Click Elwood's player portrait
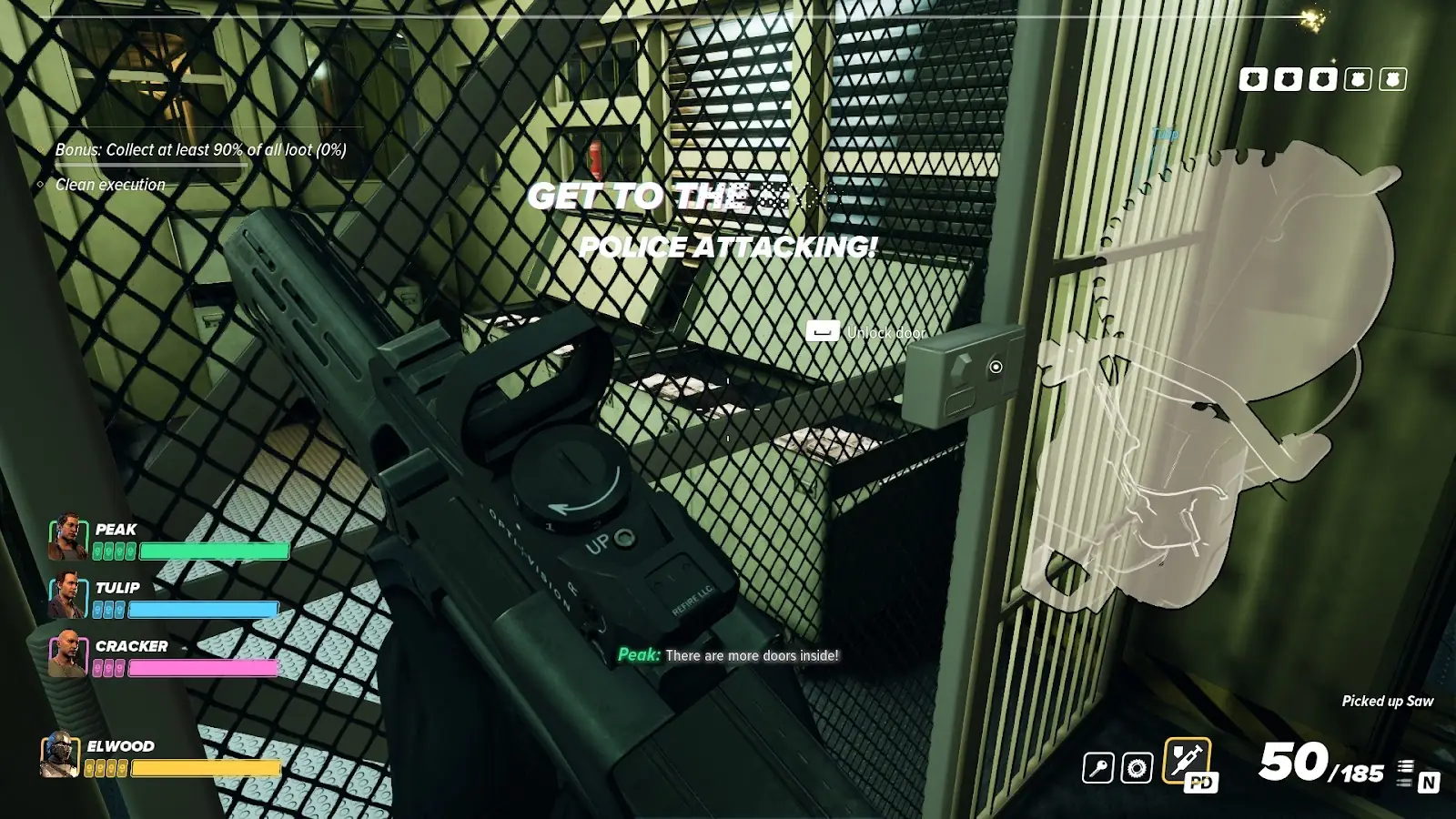1456x819 pixels. [x=60, y=755]
